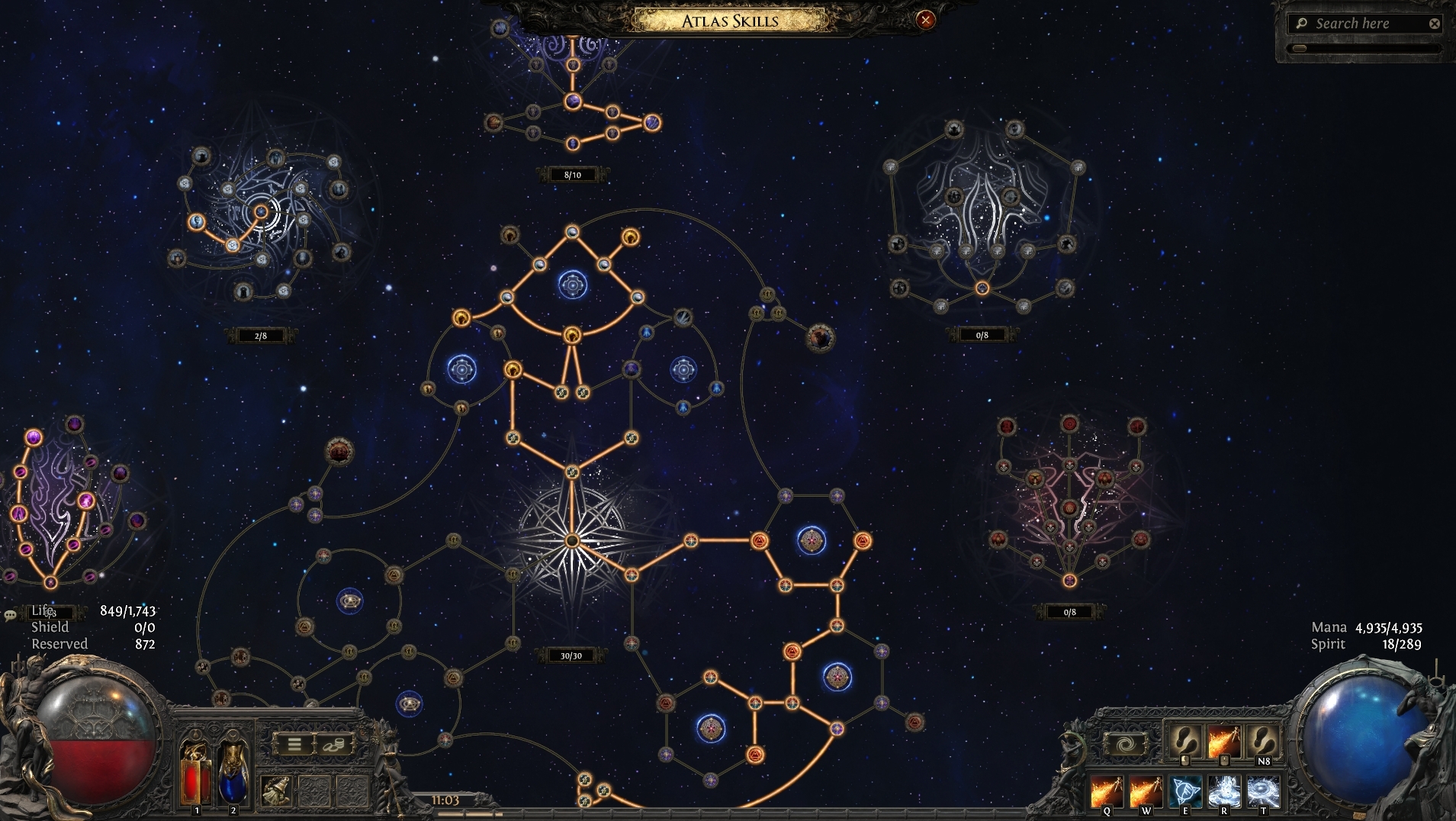Viewport: 1456px width, 821px height.
Task: Open the chat speech bubble icon
Action: point(10,615)
